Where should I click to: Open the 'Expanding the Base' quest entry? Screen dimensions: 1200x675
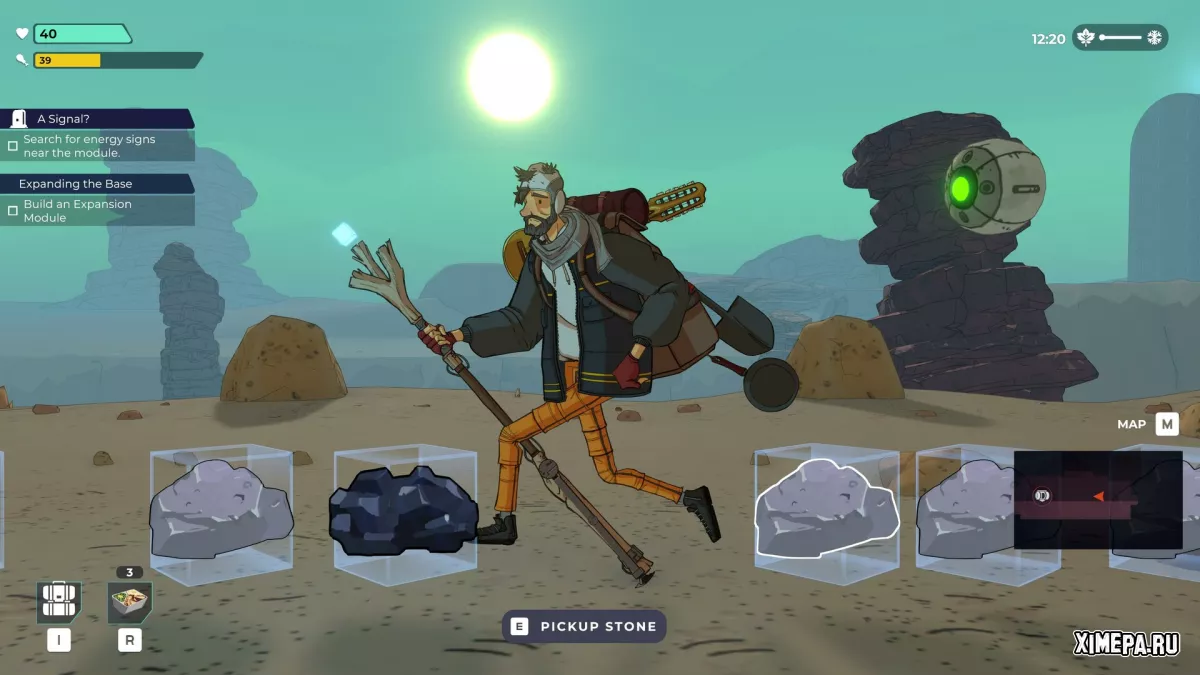(x=97, y=184)
